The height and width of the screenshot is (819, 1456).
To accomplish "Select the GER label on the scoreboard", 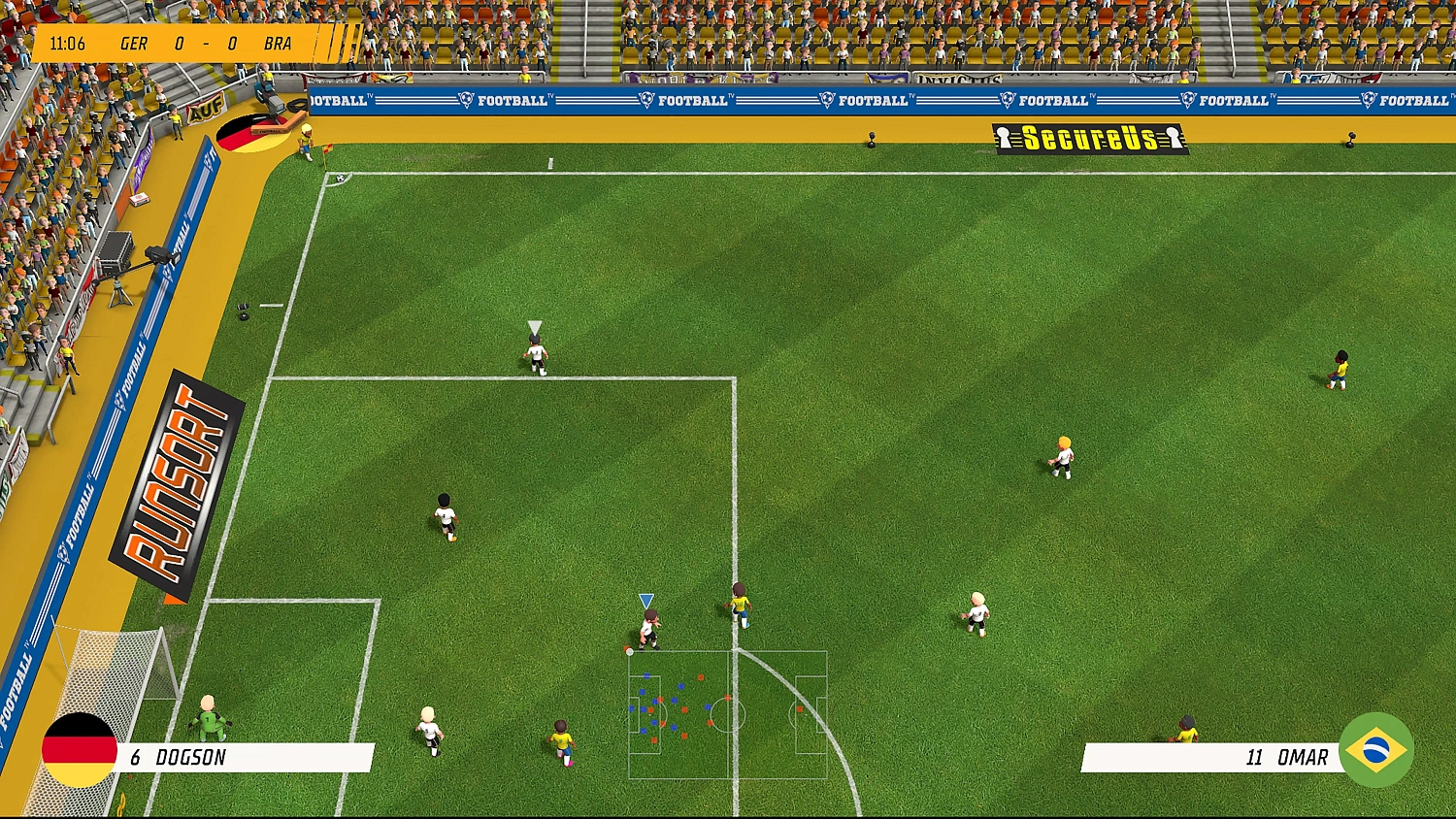I will pos(134,43).
